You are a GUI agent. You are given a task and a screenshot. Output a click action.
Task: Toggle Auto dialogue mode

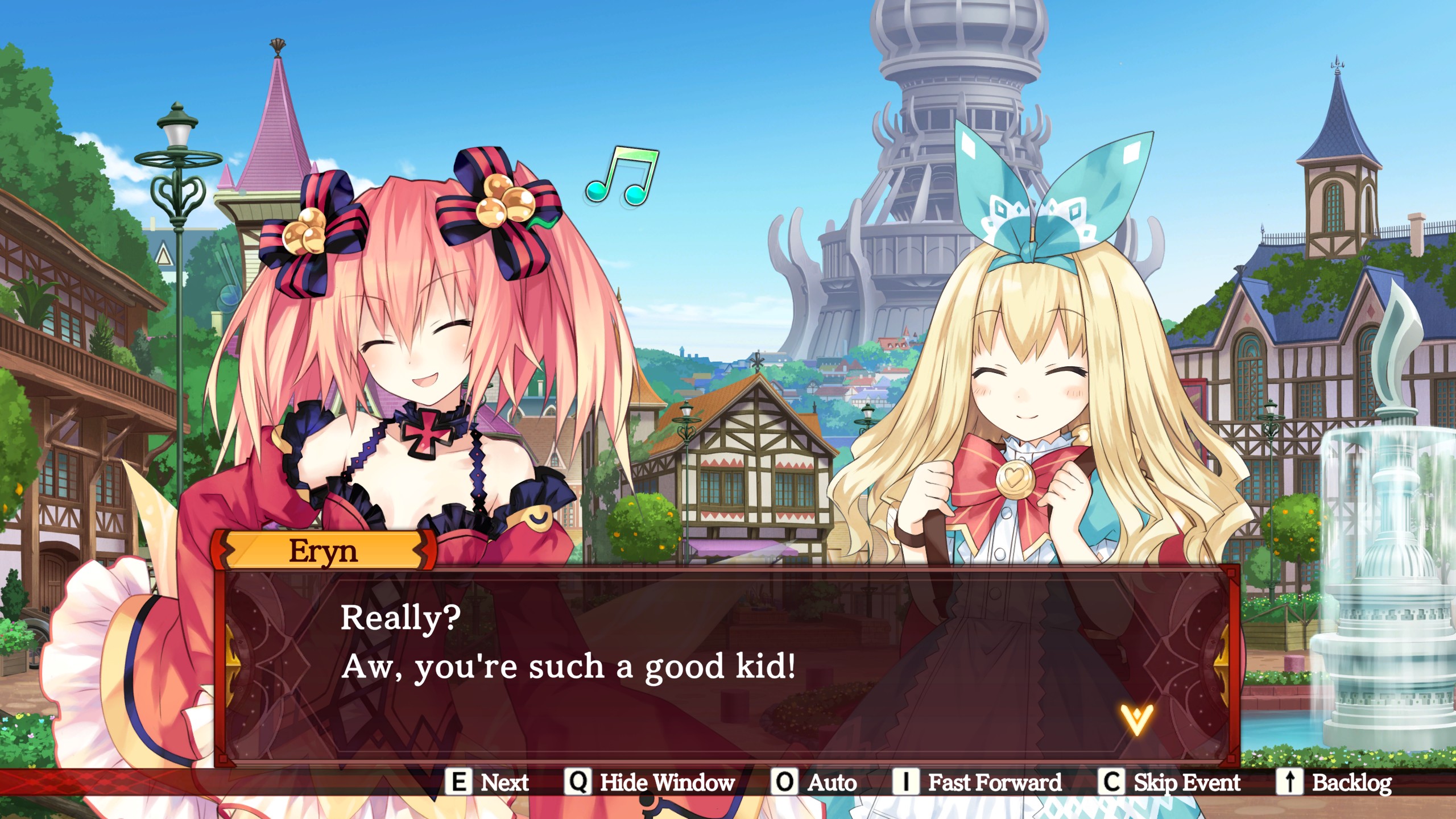[x=832, y=783]
